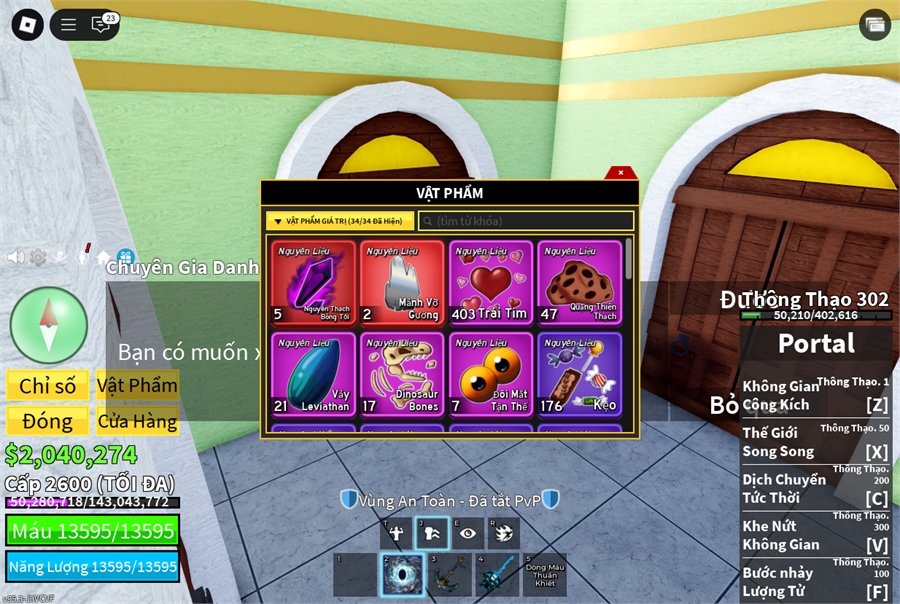The width and height of the screenshot is (900, 604).
Task: Select the Kẹo candy item
Action: point(579,374)
